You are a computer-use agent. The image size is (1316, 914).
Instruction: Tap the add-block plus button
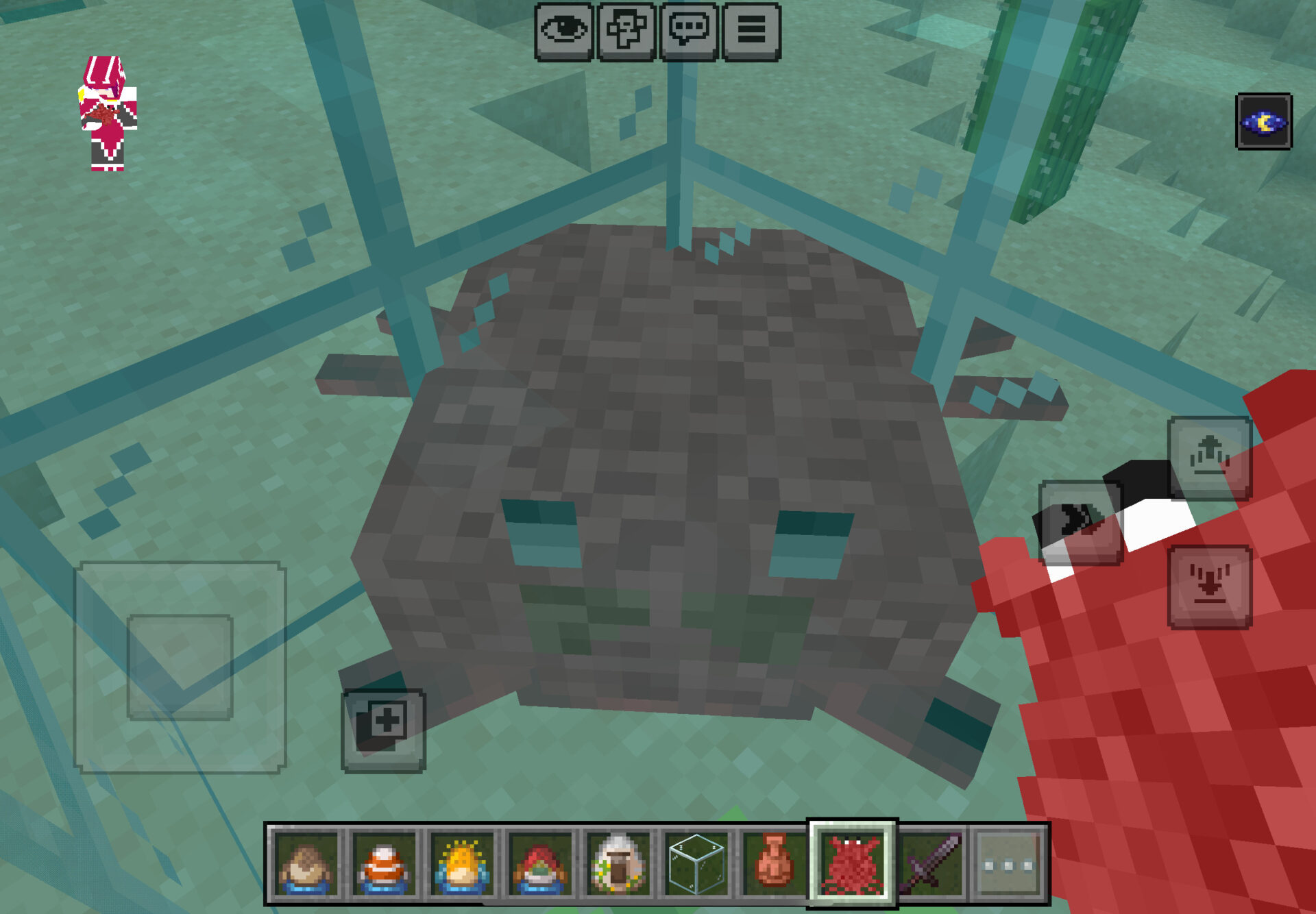383,730
